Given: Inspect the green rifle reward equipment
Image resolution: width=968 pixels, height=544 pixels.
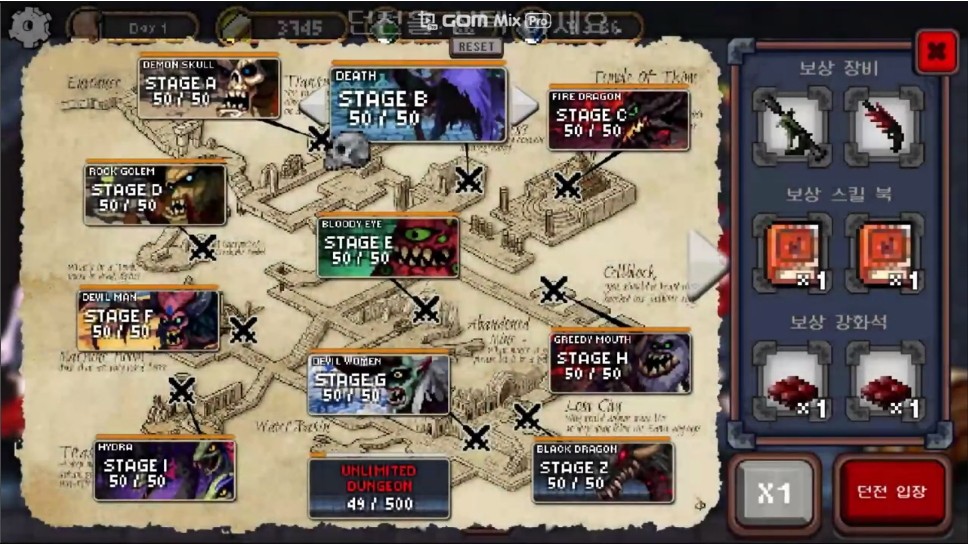Looking at the screenshot, I should point(790,126).
